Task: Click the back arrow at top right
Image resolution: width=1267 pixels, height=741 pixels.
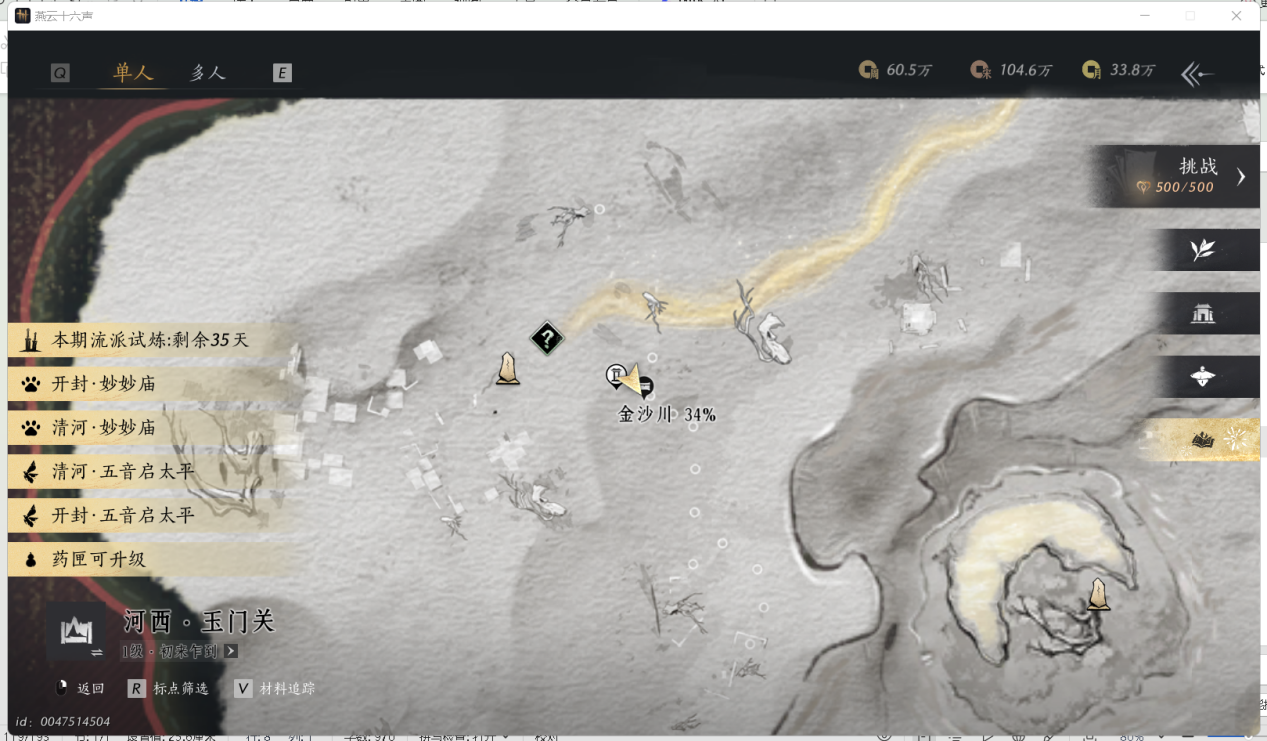Action: [1197, 73]
